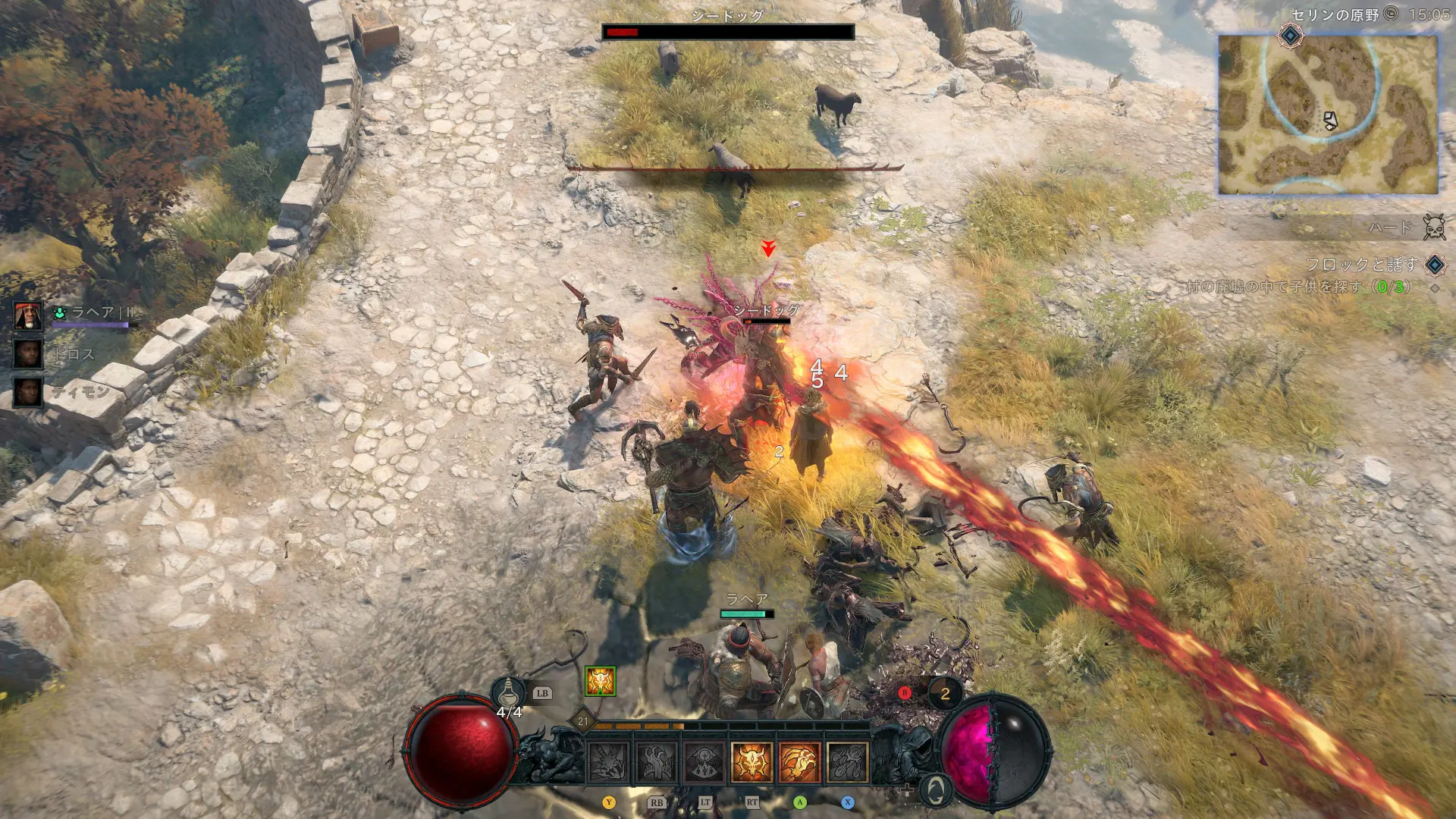The image size is (1456, 819).
Task: Select the ドロス party portrait
Action: click(28, 353)
